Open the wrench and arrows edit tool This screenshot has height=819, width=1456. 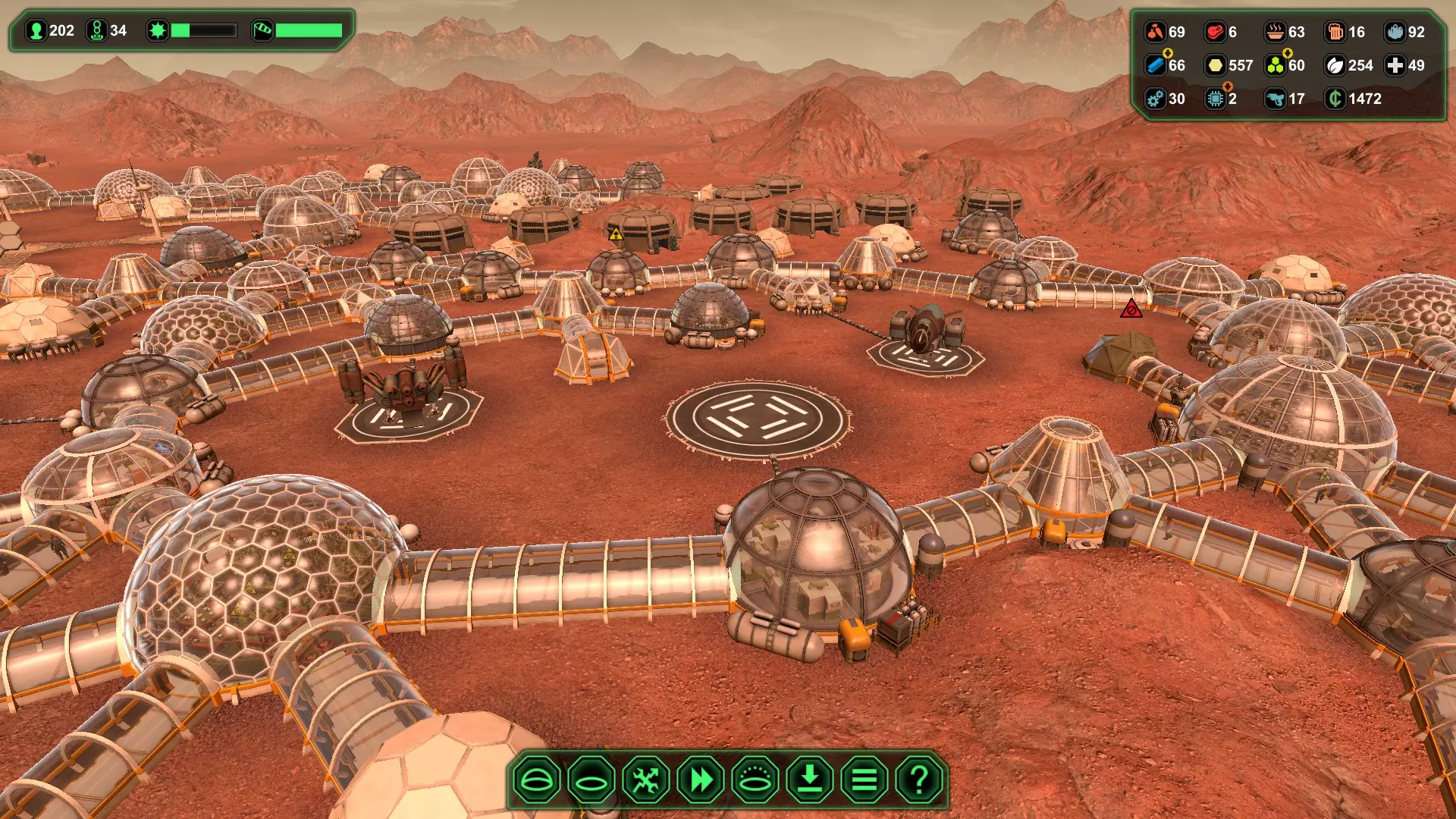point(646,780)
